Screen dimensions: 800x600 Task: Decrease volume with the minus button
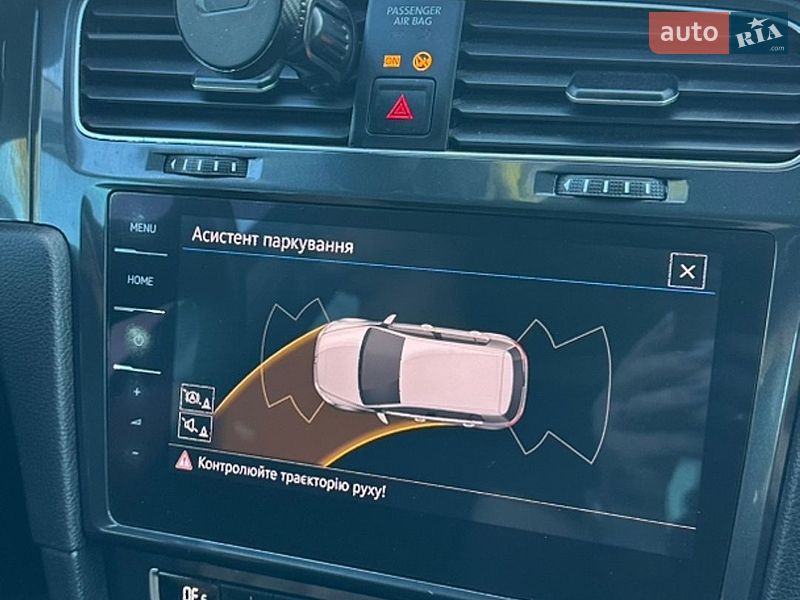click(x=136, y=452)
